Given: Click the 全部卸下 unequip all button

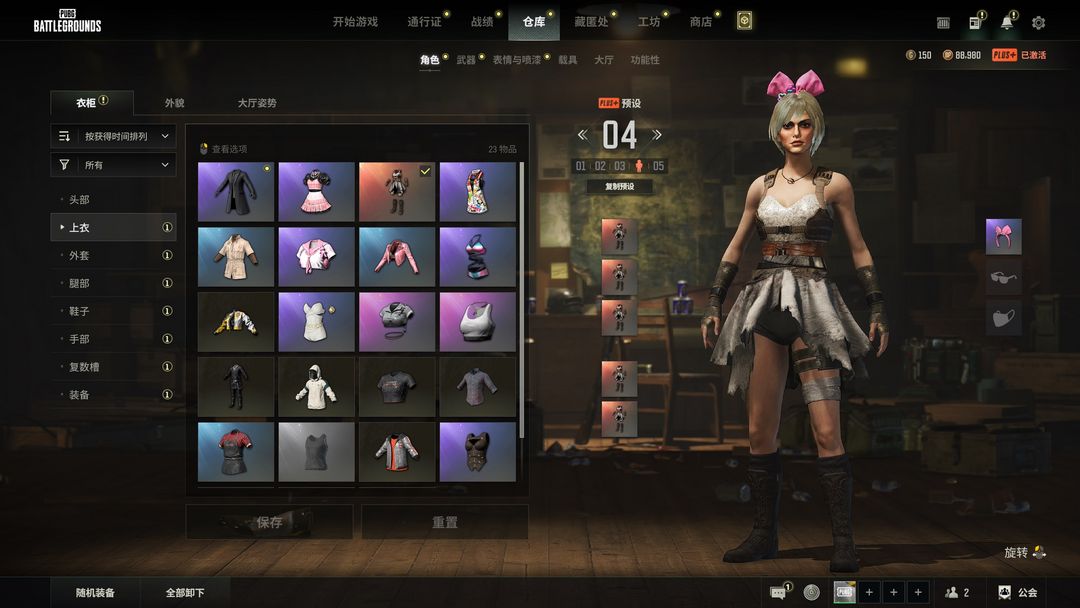Looking at the screenshot, I should 185,593.
